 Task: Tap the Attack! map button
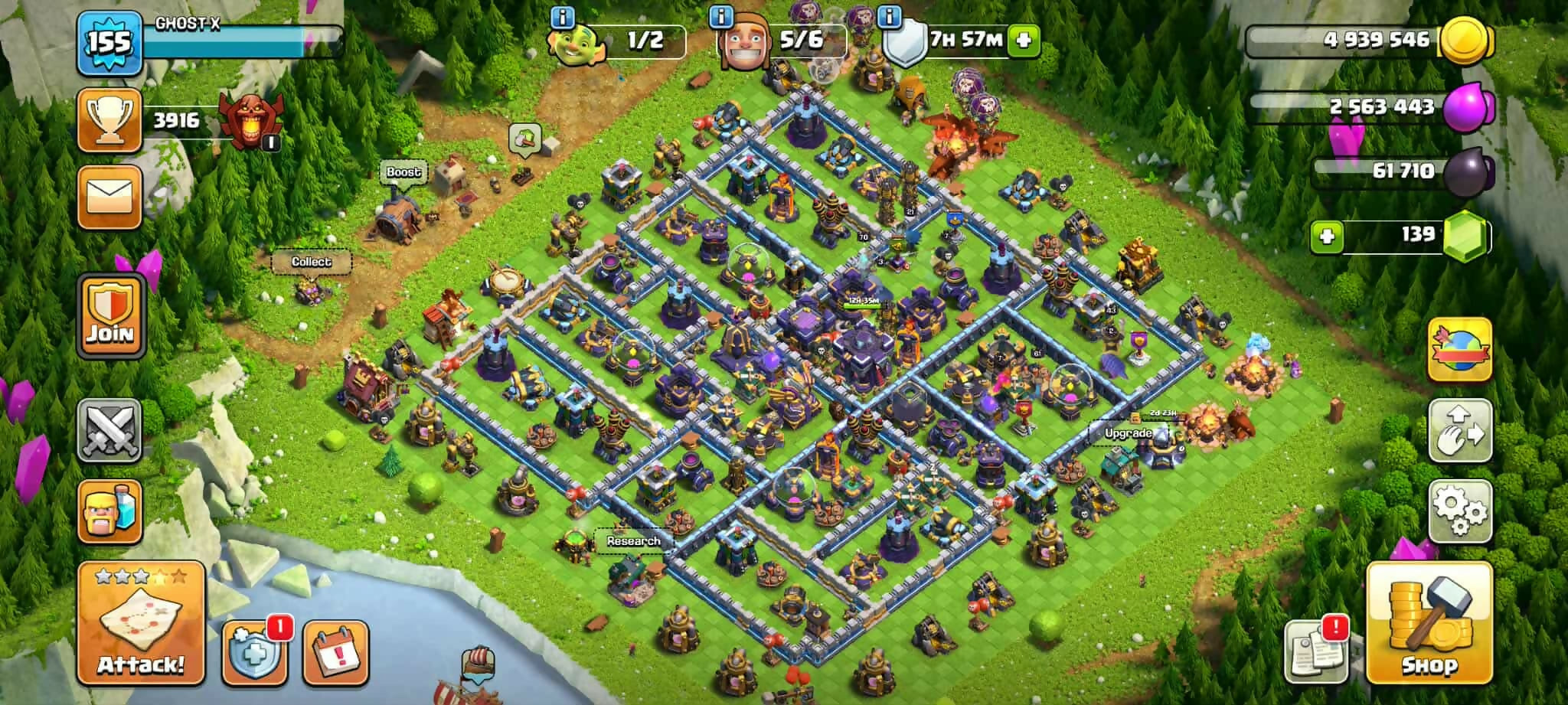141,623
